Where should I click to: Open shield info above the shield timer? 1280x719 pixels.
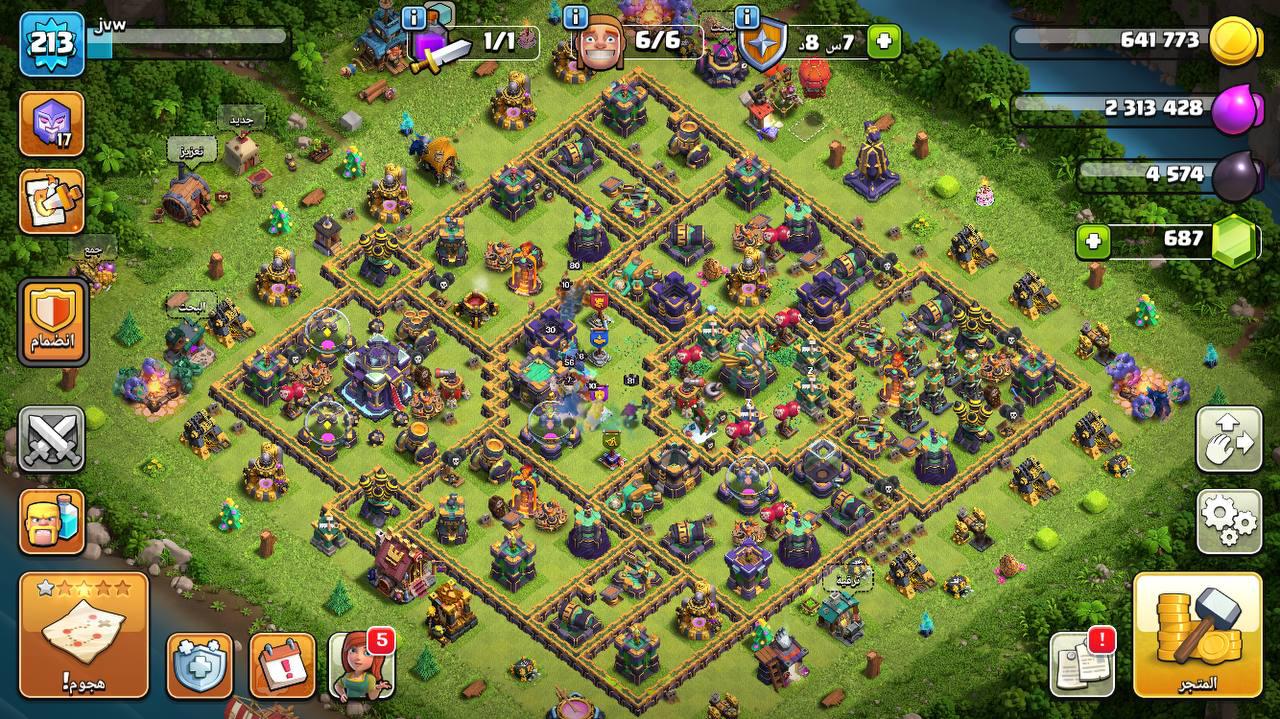point(746,17)
